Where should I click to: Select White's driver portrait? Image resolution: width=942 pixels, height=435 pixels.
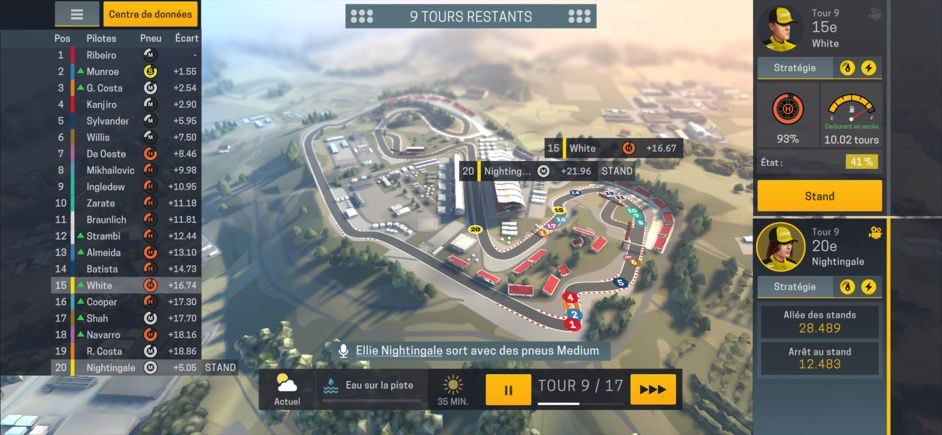click(x=780, y=28)
